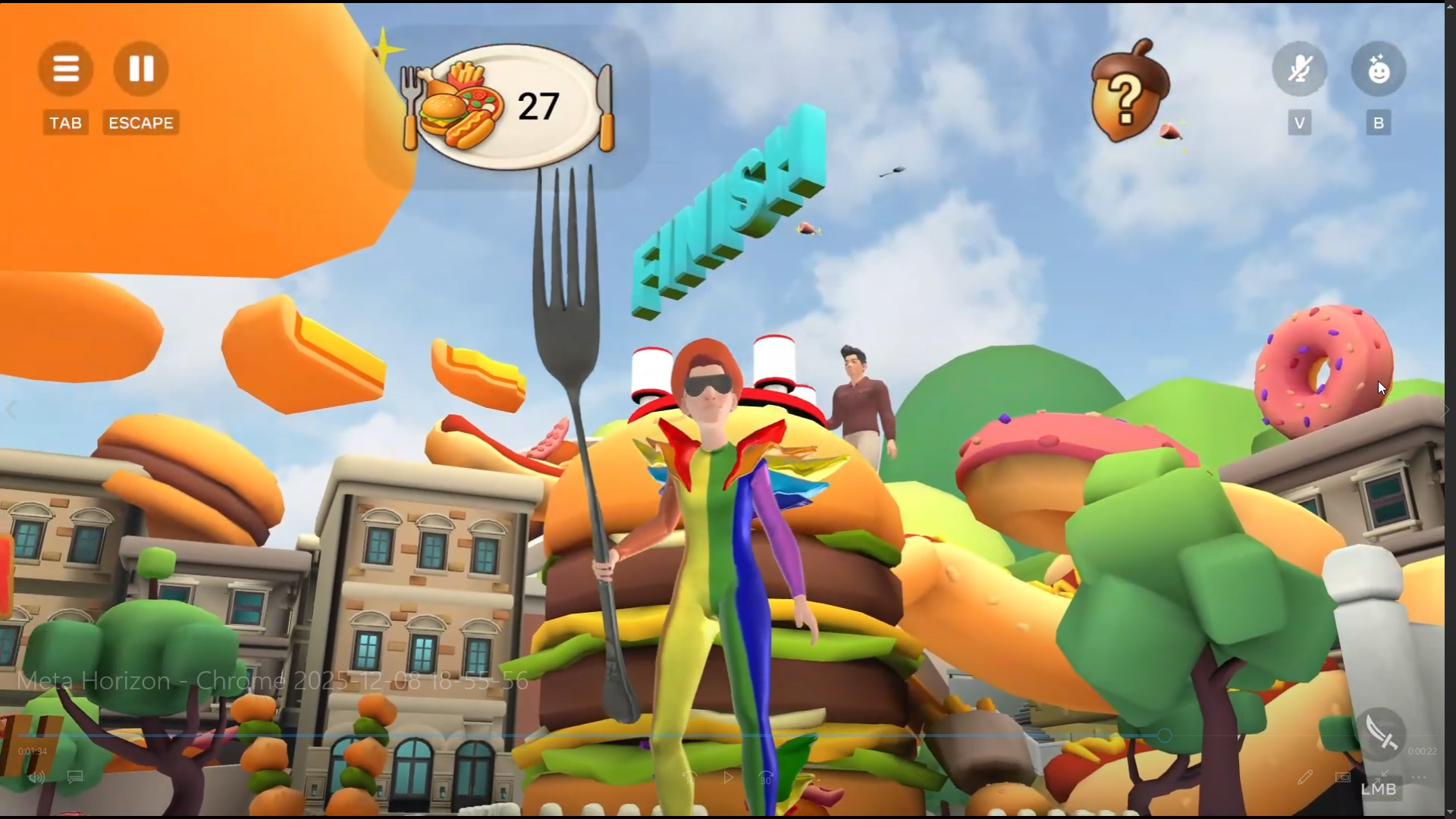Image resolution: width=1456 pixels, height=819 pixels.
Task: Open the emote smiley face button
Action: tap(1379, 70)
